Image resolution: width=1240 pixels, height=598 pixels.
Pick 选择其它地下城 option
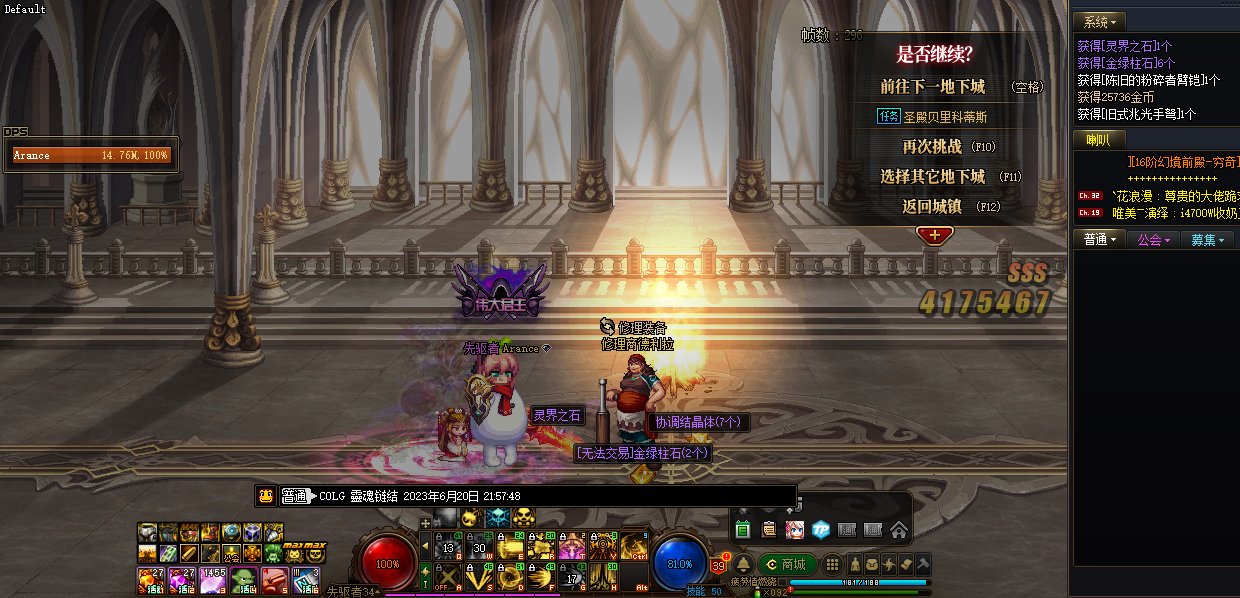[931, 177]
